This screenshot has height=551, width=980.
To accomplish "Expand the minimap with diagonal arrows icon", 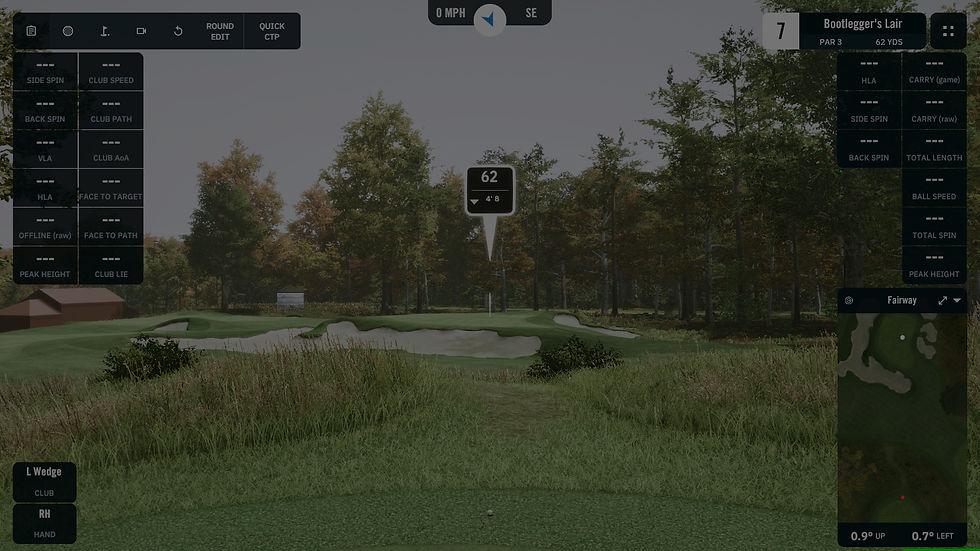I will tap(942, 300).
